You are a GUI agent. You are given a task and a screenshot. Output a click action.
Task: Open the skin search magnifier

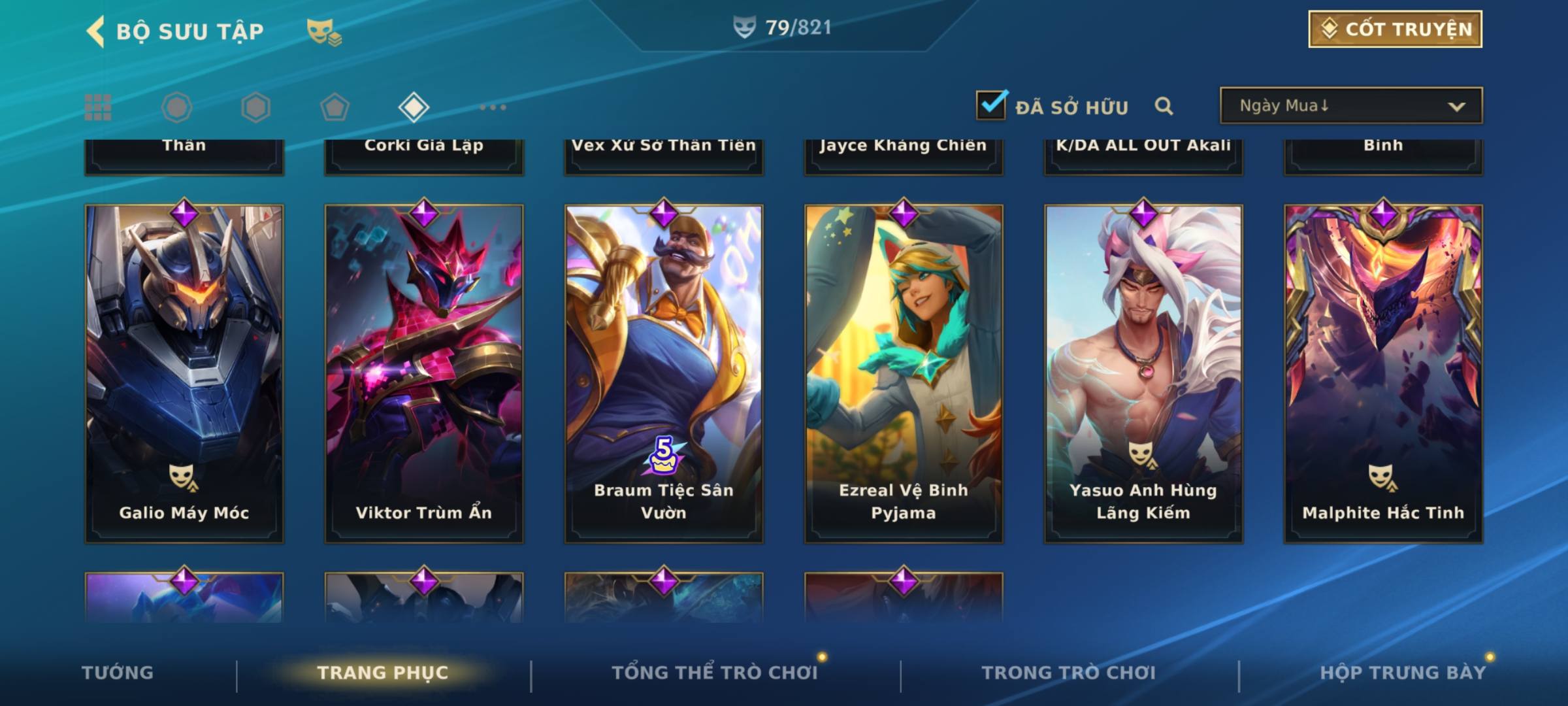tap(1164, 106)
